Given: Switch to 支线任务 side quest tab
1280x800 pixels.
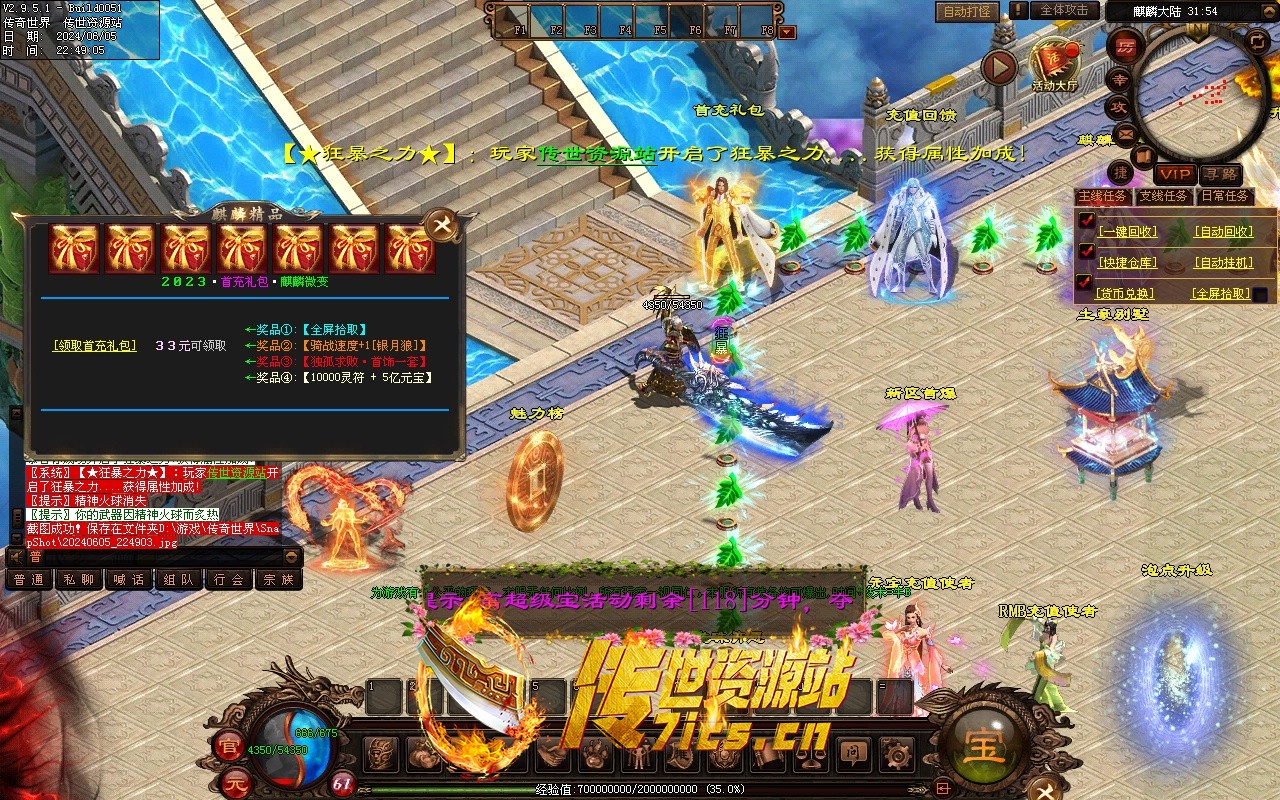Looking at the screenshot, I should 1164,196.
